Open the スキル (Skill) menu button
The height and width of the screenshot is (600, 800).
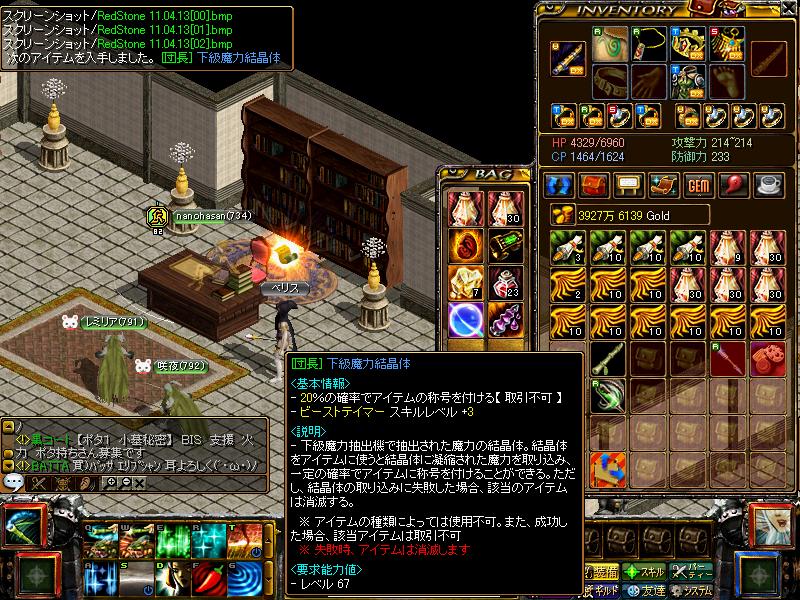point(644,572)
